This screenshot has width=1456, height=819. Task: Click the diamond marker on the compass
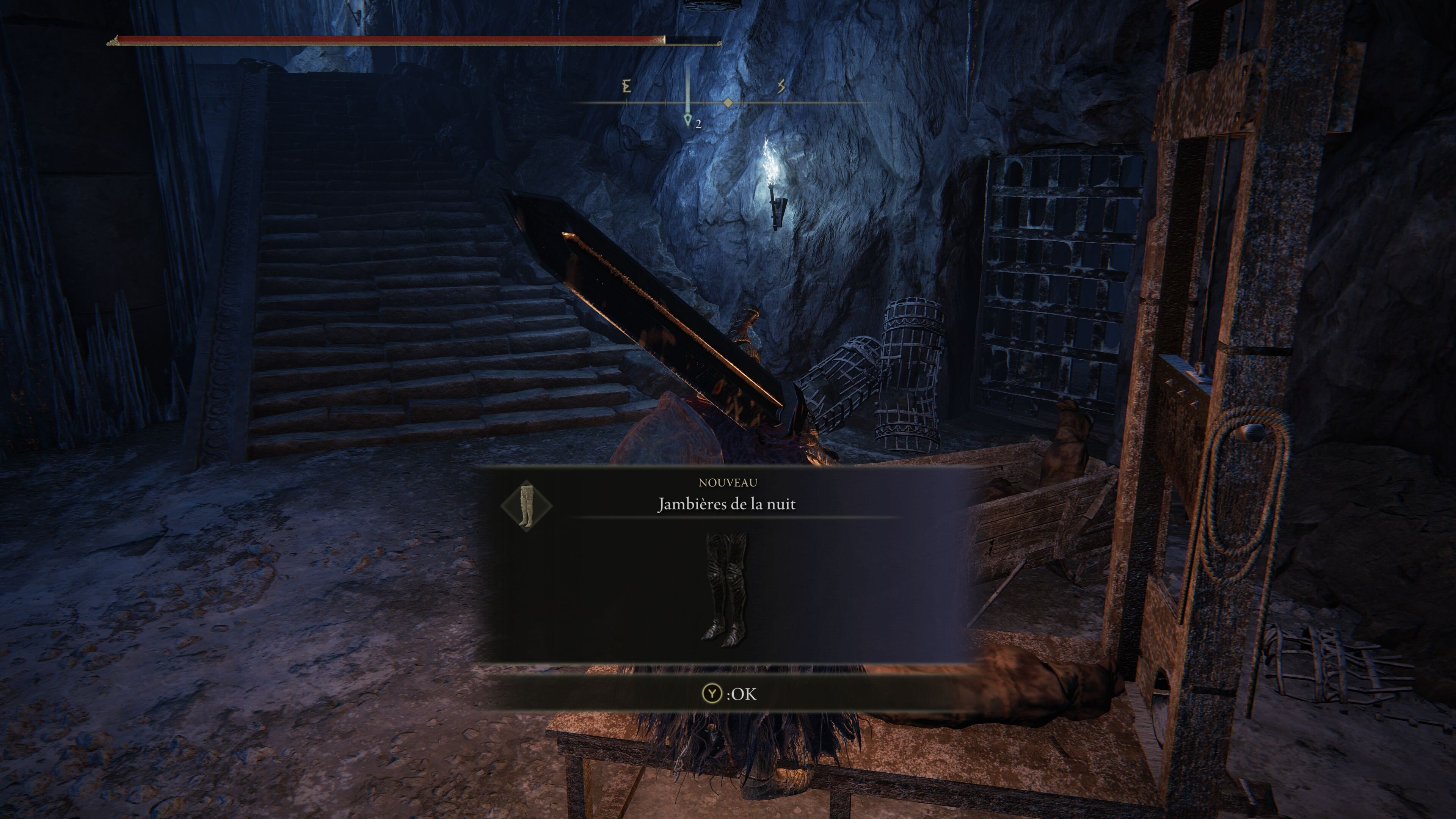click(728, 103)
